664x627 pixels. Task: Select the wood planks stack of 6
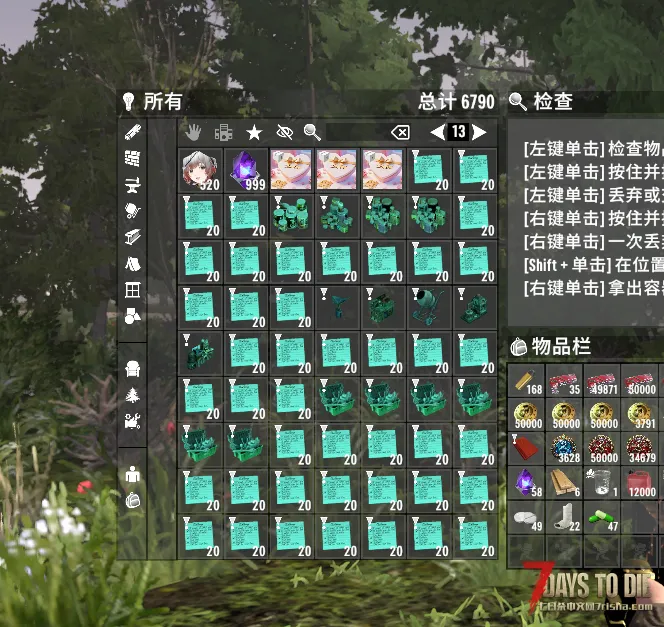pos(564,481)
